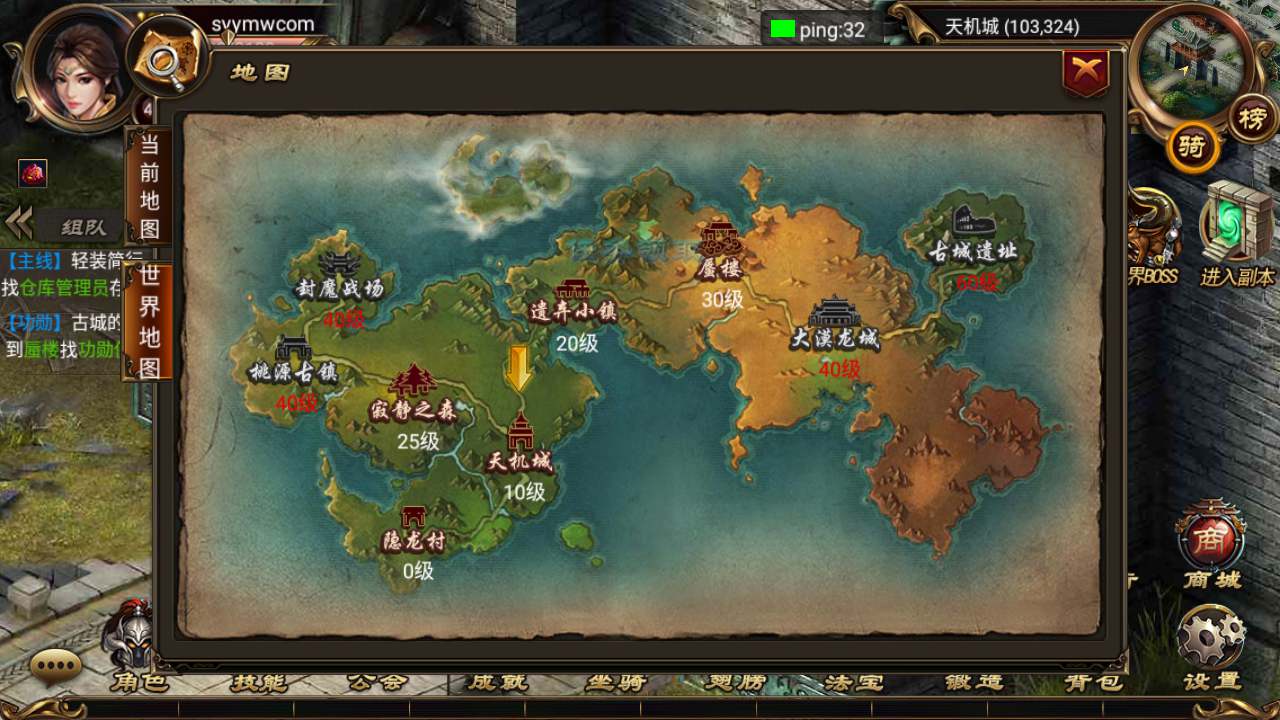Open 设置 gear settings

(x=1211, y=640)
